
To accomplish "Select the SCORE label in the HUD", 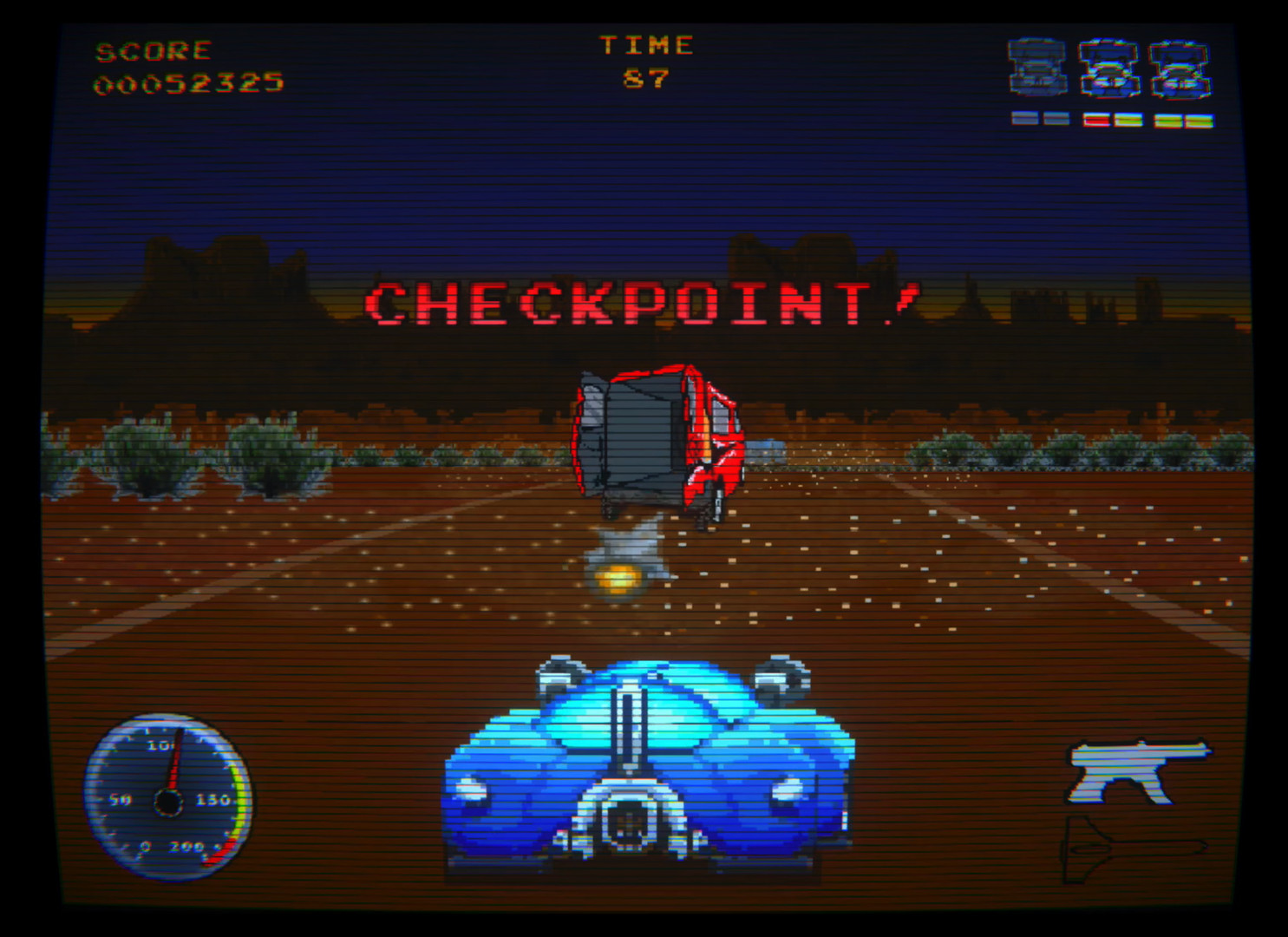I will (154, 49).
